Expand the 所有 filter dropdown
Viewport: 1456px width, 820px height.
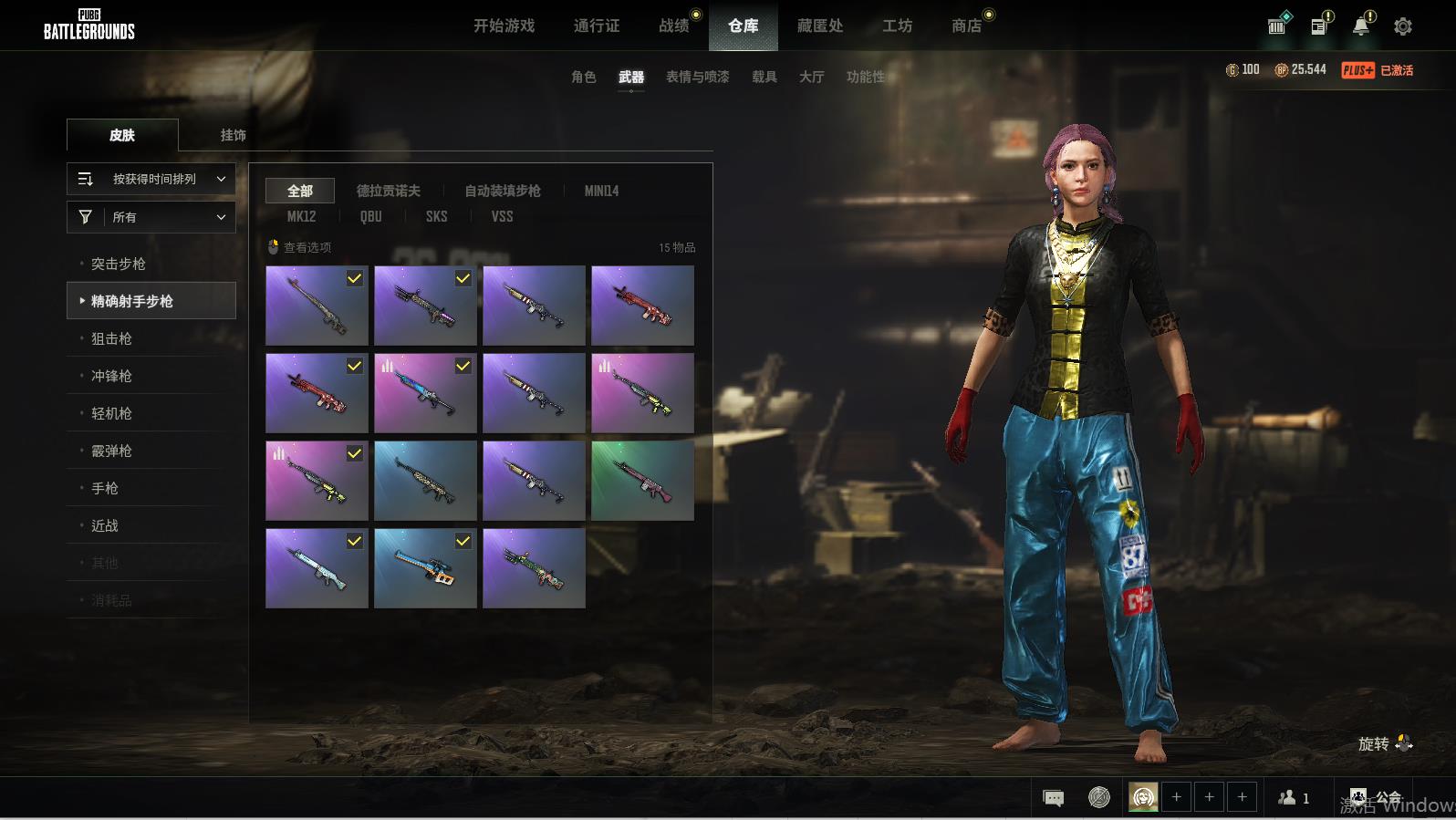click(151, 217)
